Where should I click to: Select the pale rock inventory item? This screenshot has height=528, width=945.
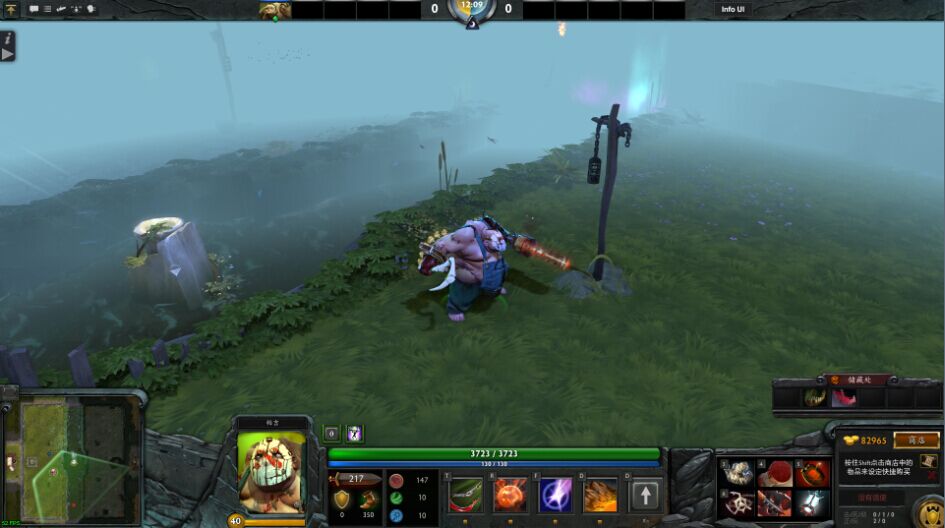[x=737, y=473]
